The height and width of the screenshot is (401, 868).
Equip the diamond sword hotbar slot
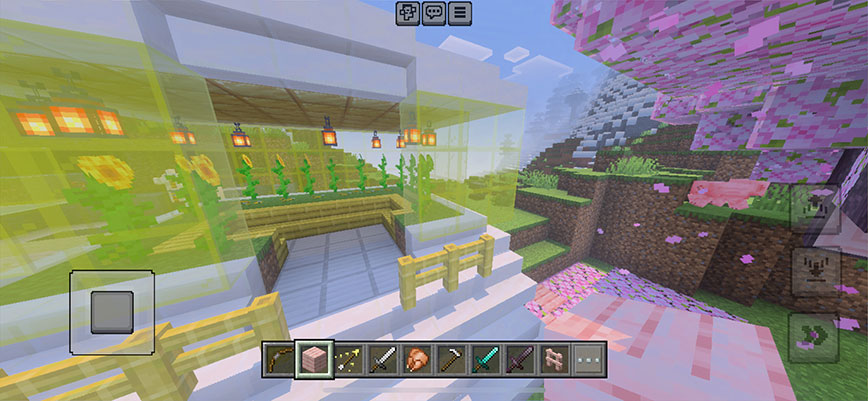point(484,360)
